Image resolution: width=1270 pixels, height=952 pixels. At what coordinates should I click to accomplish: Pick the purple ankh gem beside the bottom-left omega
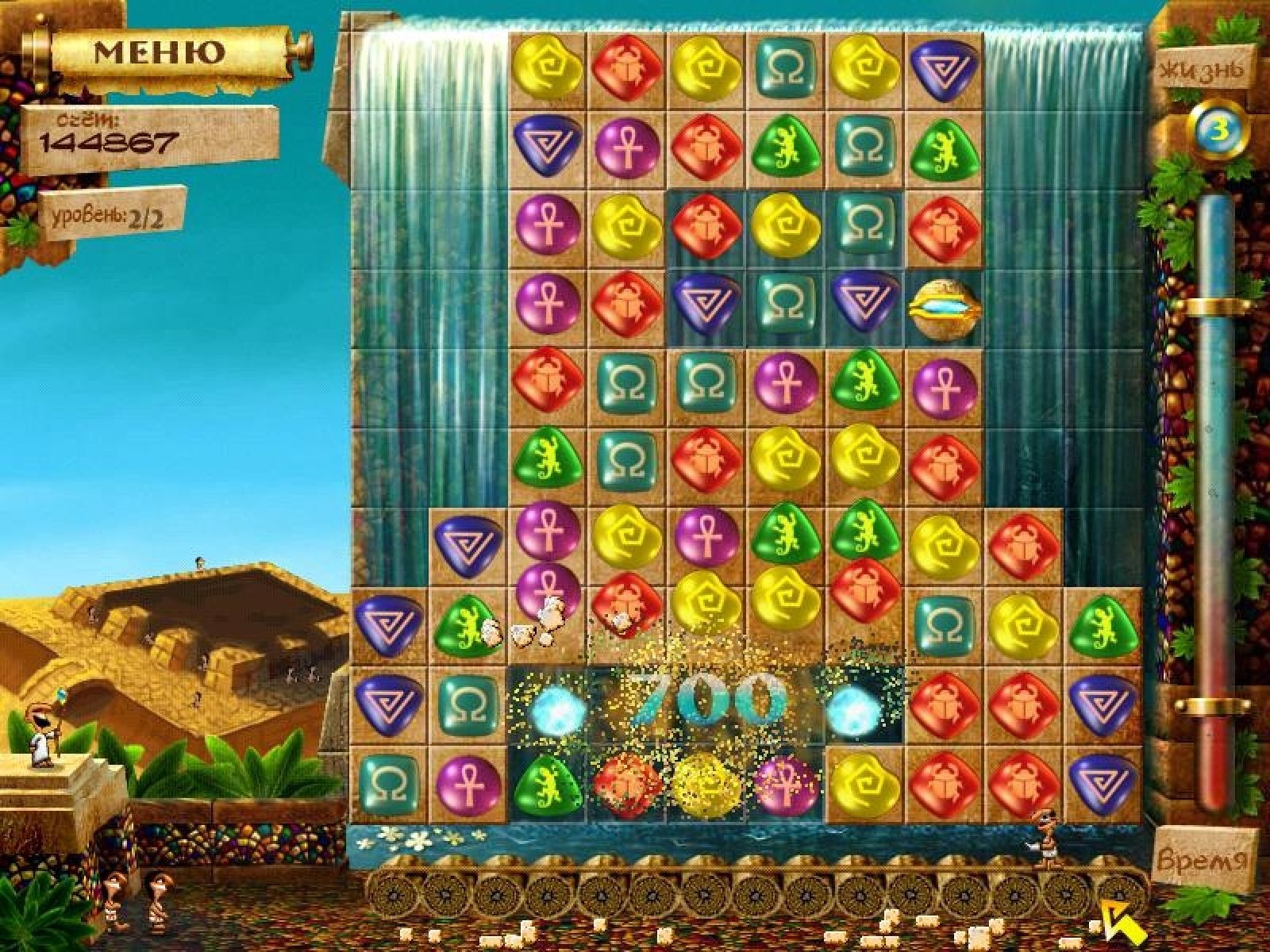point(468,782)
